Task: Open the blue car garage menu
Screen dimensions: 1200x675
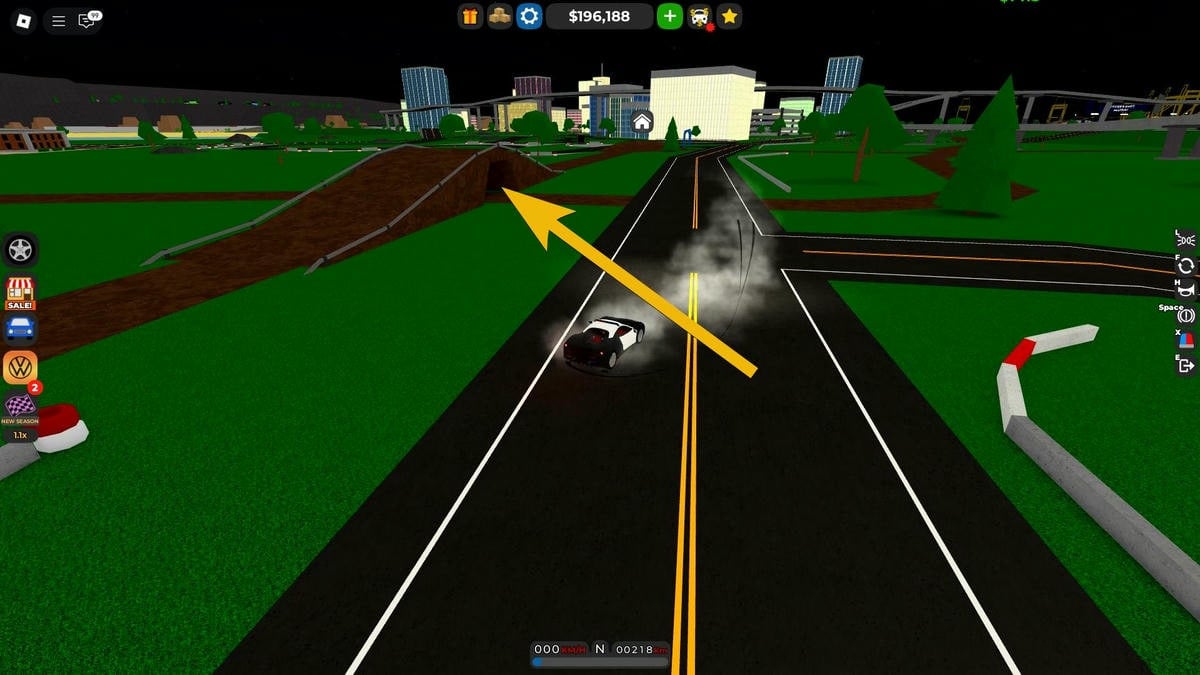Action: point(20,328)
